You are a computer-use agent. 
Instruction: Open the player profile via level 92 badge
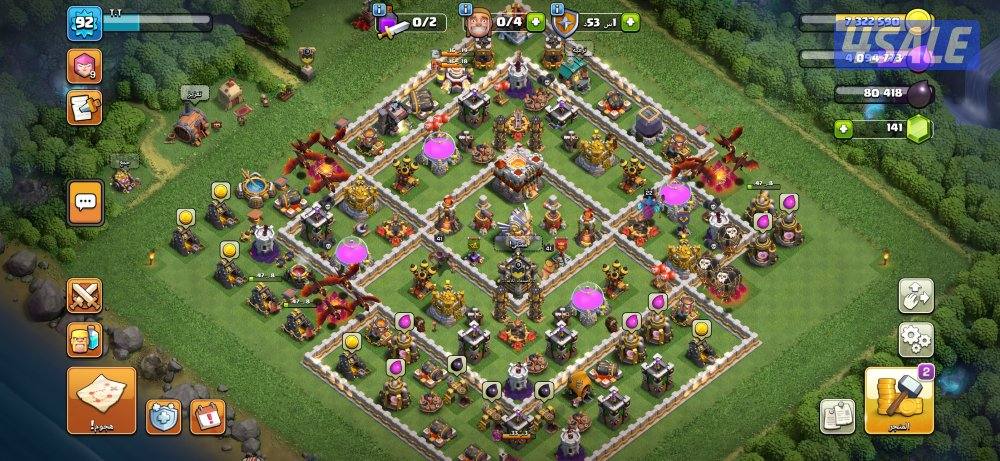pos(82,23)
